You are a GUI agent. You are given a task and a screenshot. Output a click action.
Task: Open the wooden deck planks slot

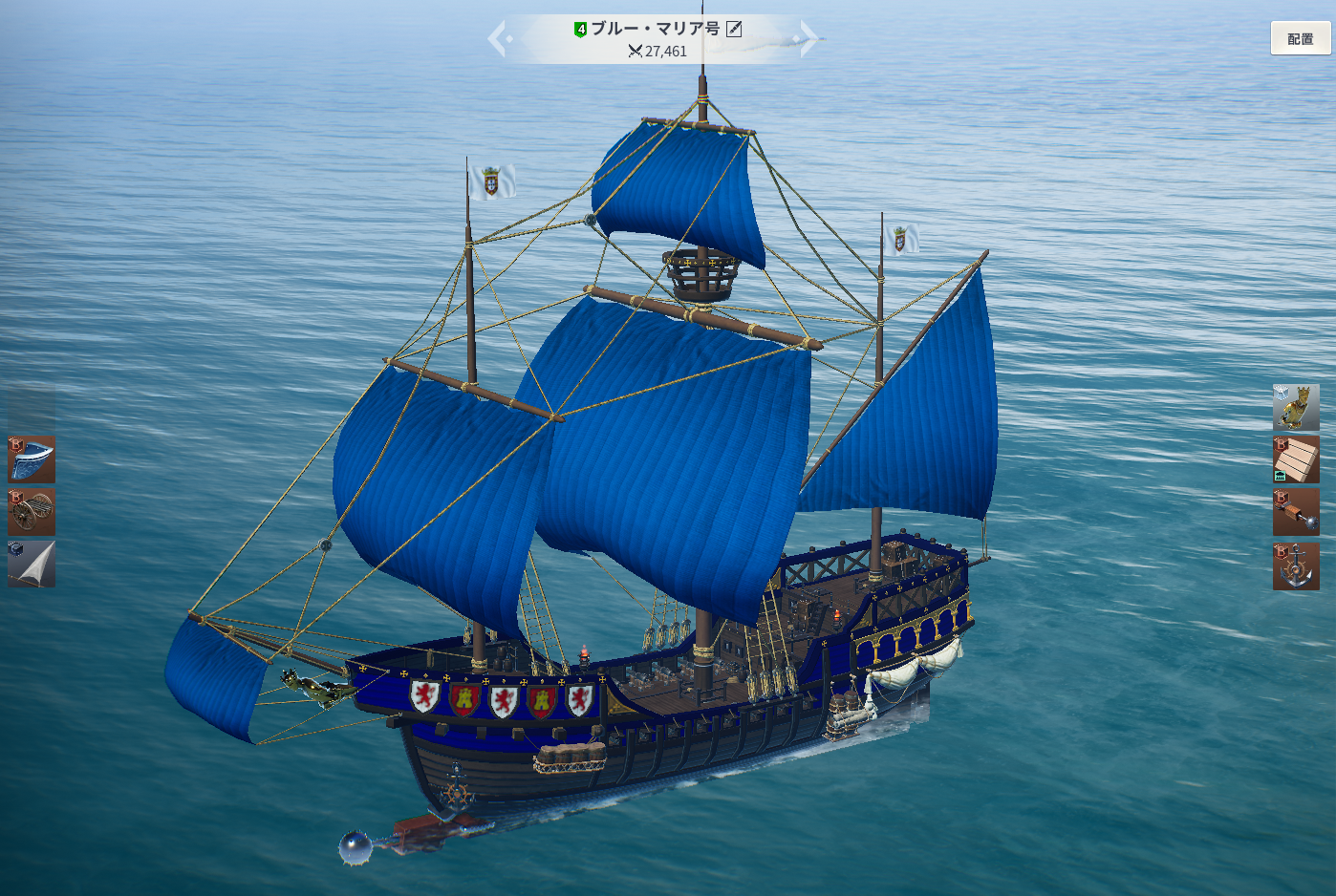(1295, 459)
